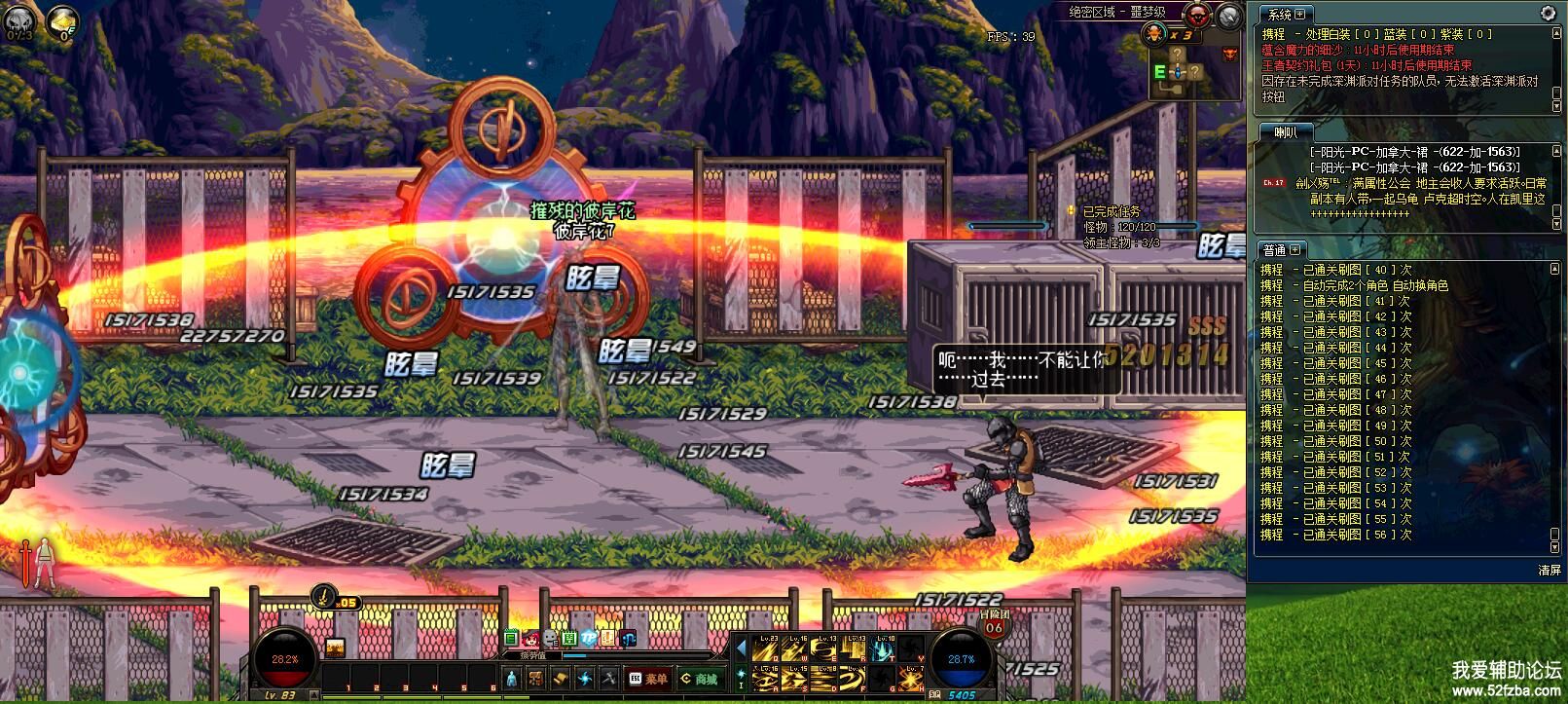Select the 系统 chat tab
Screen dimensions: 1568x704
(x=1285, y=15)
